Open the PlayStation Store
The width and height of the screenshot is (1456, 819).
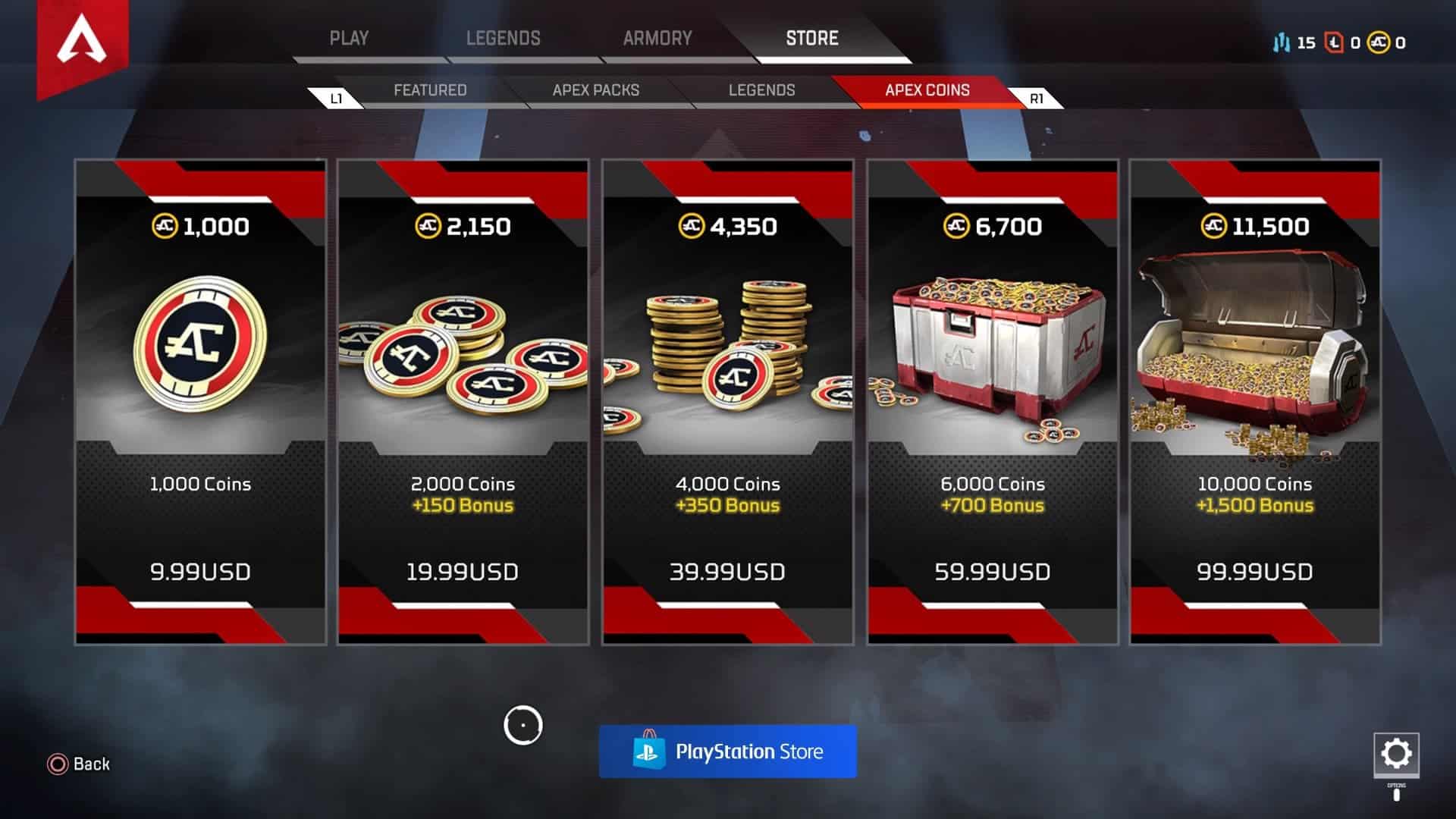click(727, 752)
